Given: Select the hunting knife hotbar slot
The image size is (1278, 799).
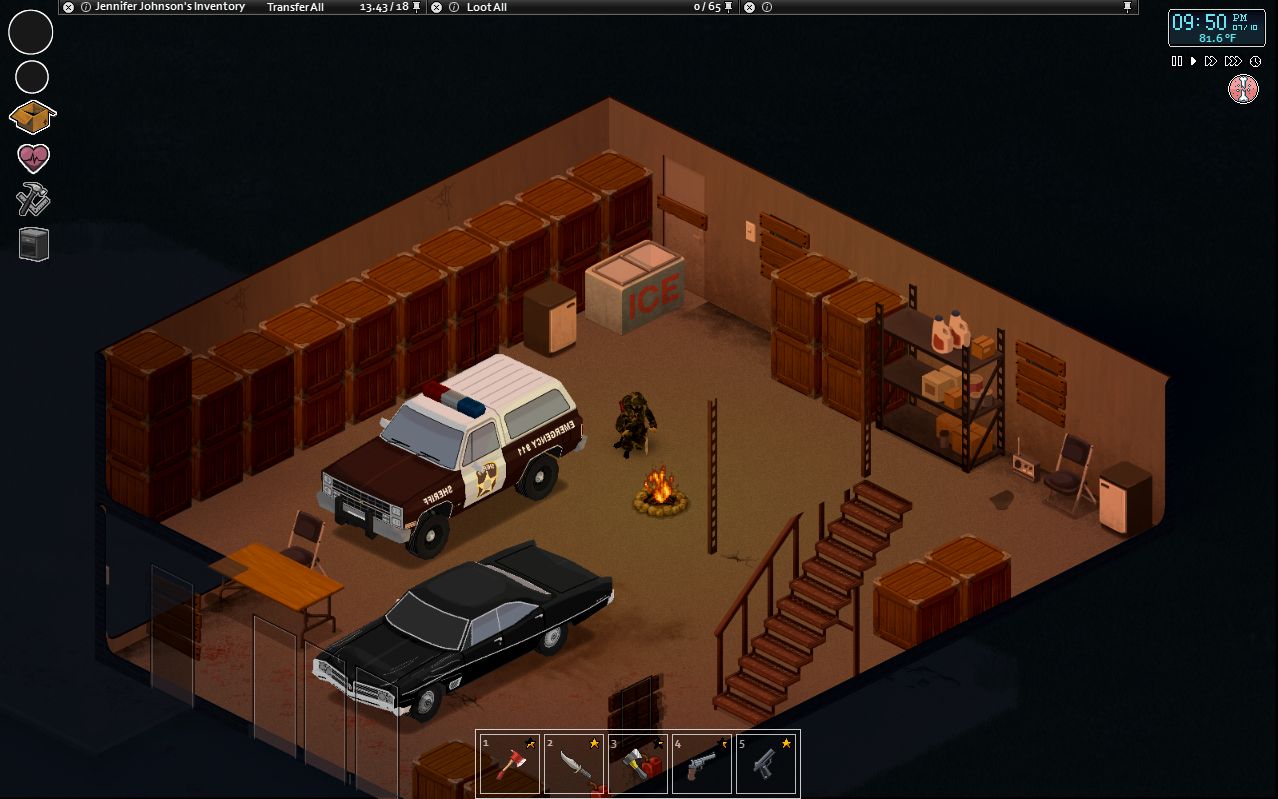Looking at the screenshot, I should [x=574, y=764].
